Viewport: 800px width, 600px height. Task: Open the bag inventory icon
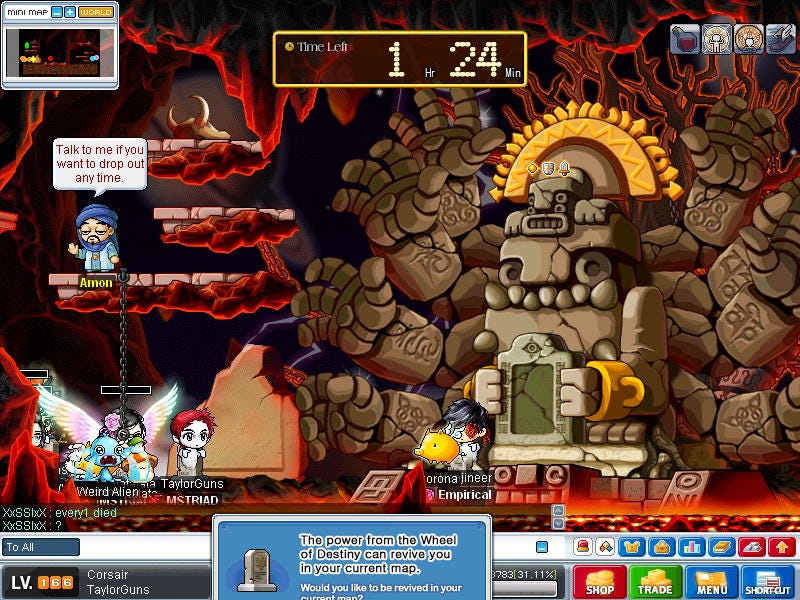pos(660,547)
